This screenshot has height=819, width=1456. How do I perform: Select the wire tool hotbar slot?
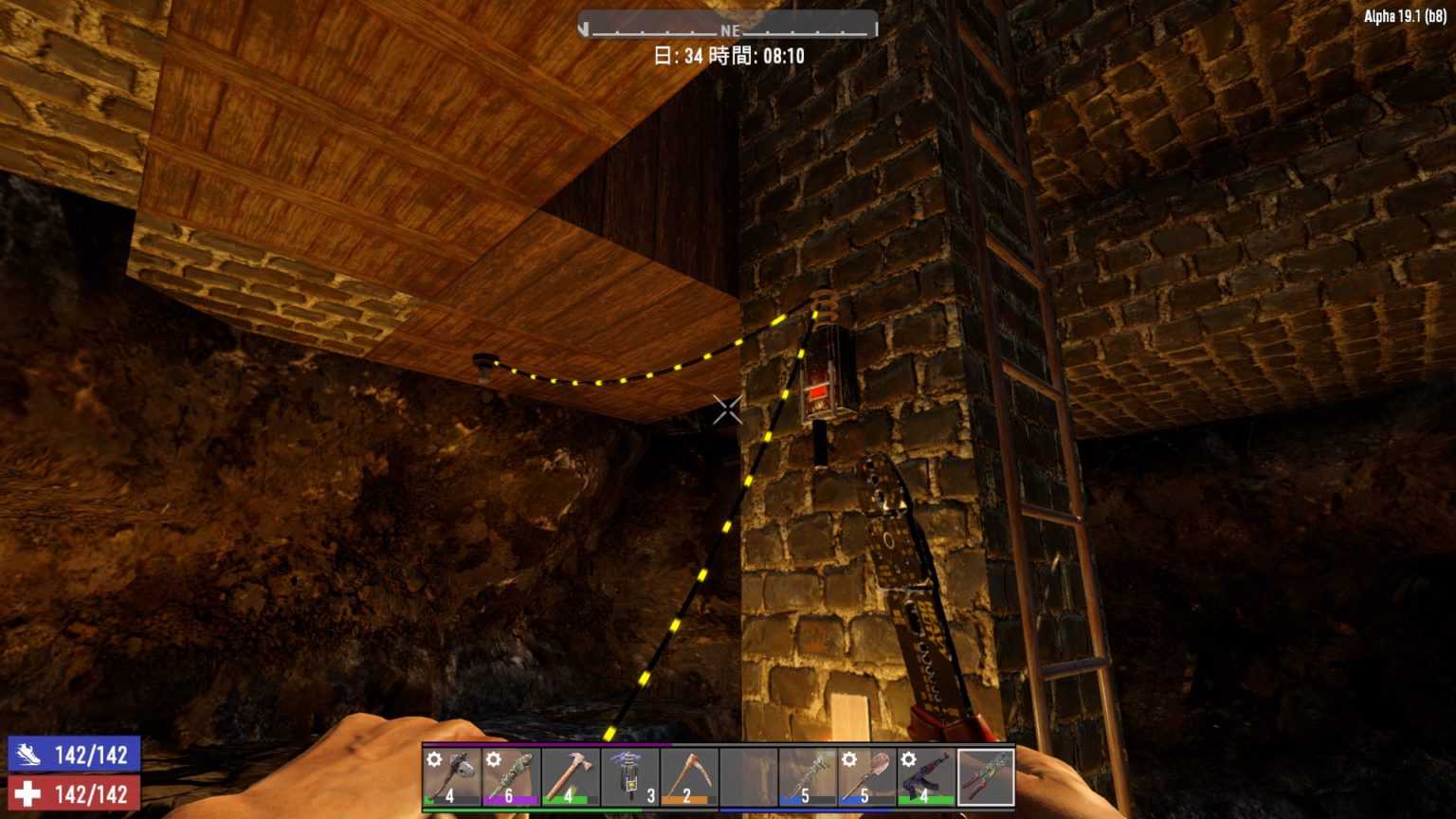coord(986,777)
